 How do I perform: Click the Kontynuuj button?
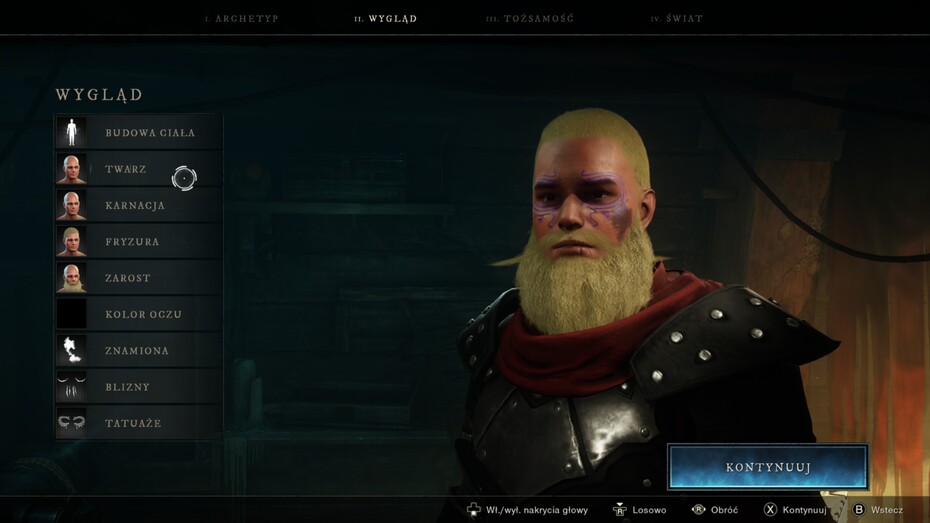coord(767,467)
